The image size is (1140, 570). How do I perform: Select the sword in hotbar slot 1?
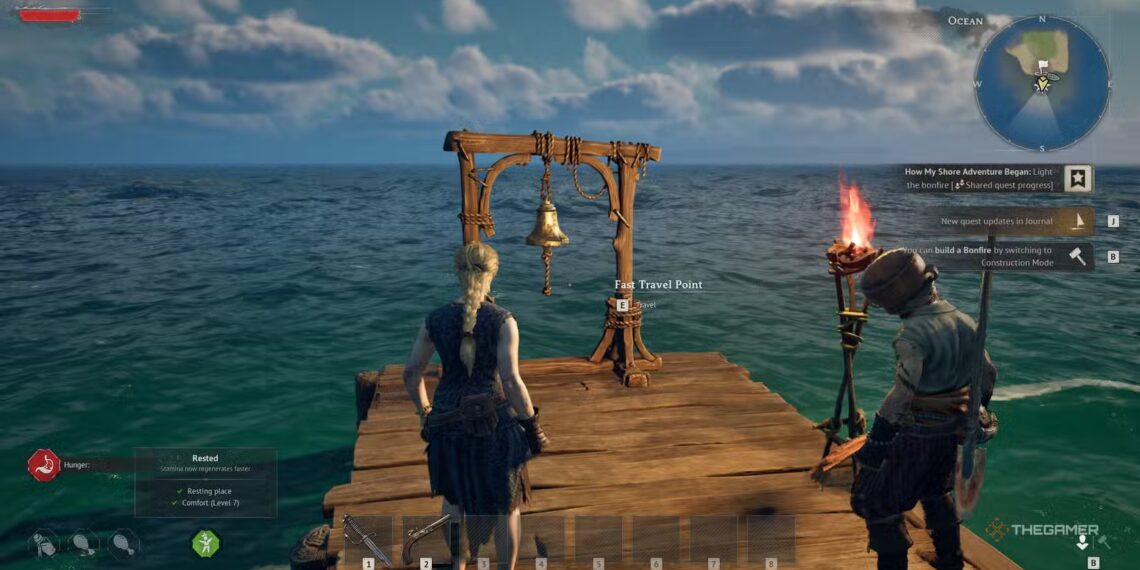[367, 539]
